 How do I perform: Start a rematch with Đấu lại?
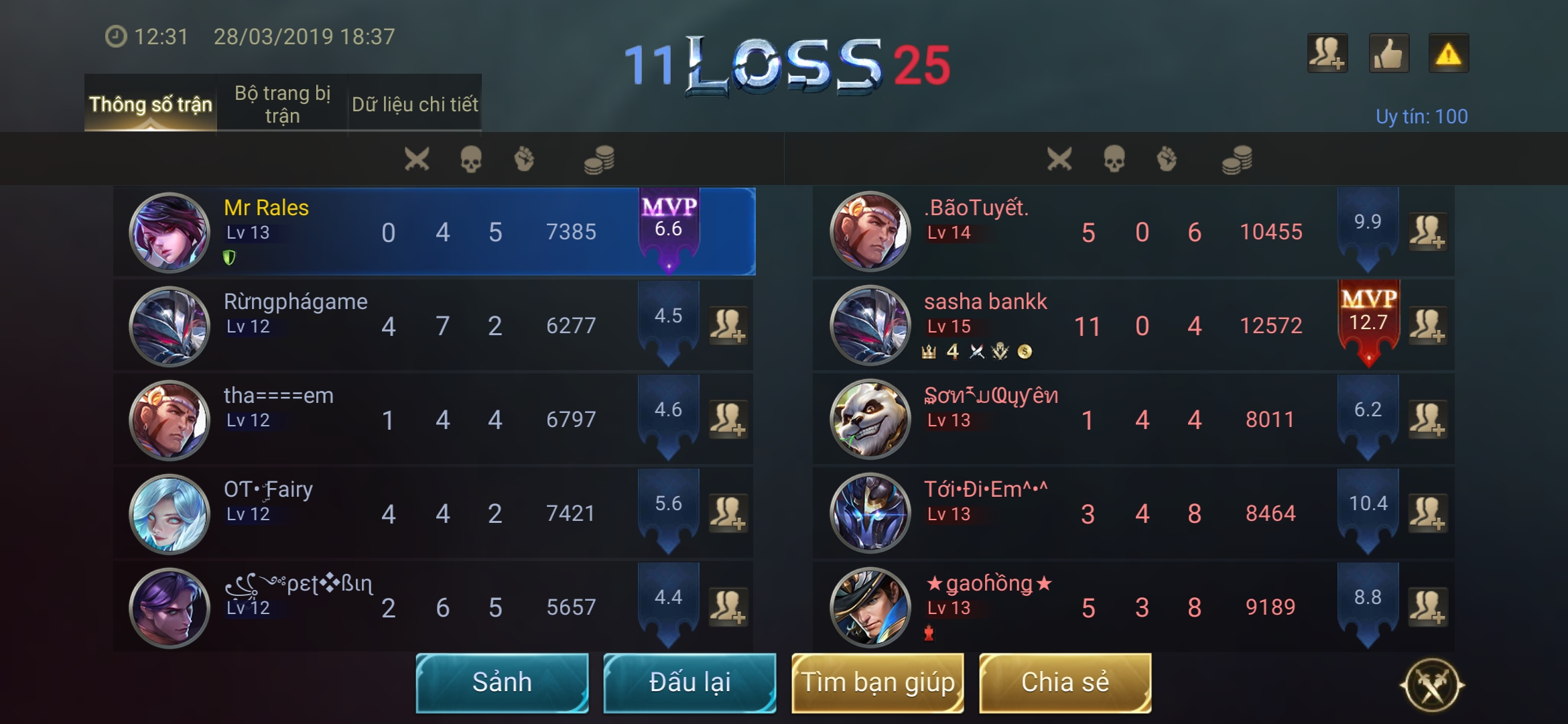click(x=690, y=682)
